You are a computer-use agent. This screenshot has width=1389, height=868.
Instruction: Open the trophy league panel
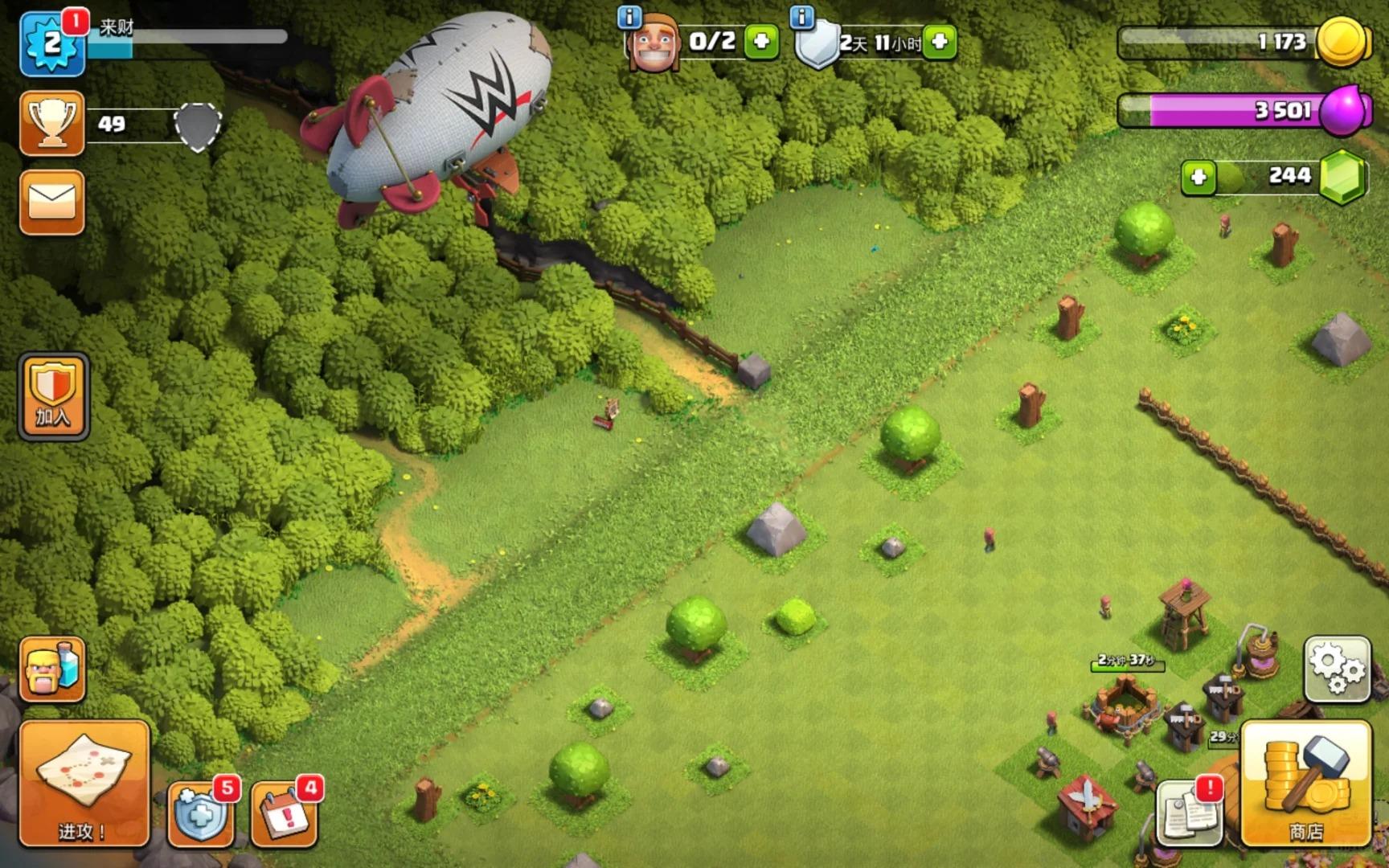(52, 123)
